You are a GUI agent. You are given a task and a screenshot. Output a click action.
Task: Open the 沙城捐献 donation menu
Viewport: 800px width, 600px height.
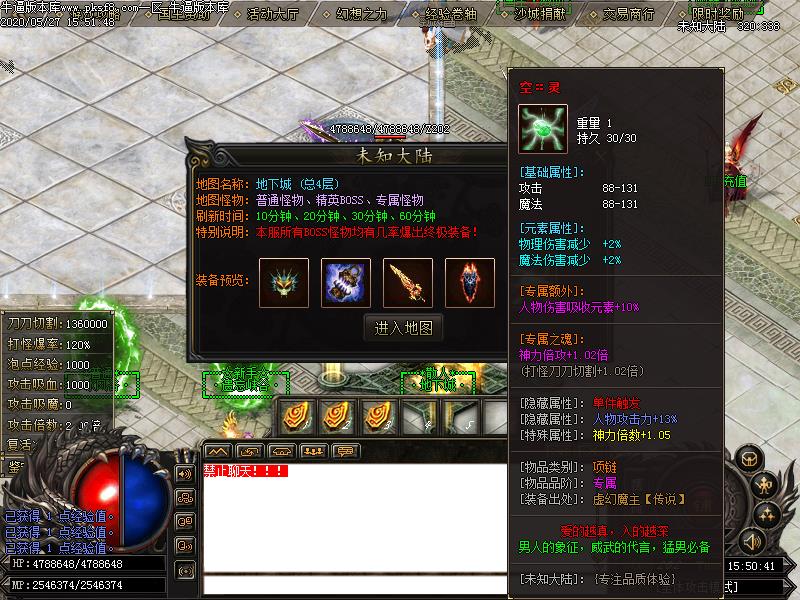pyautogui.click(x=541, y=15)
